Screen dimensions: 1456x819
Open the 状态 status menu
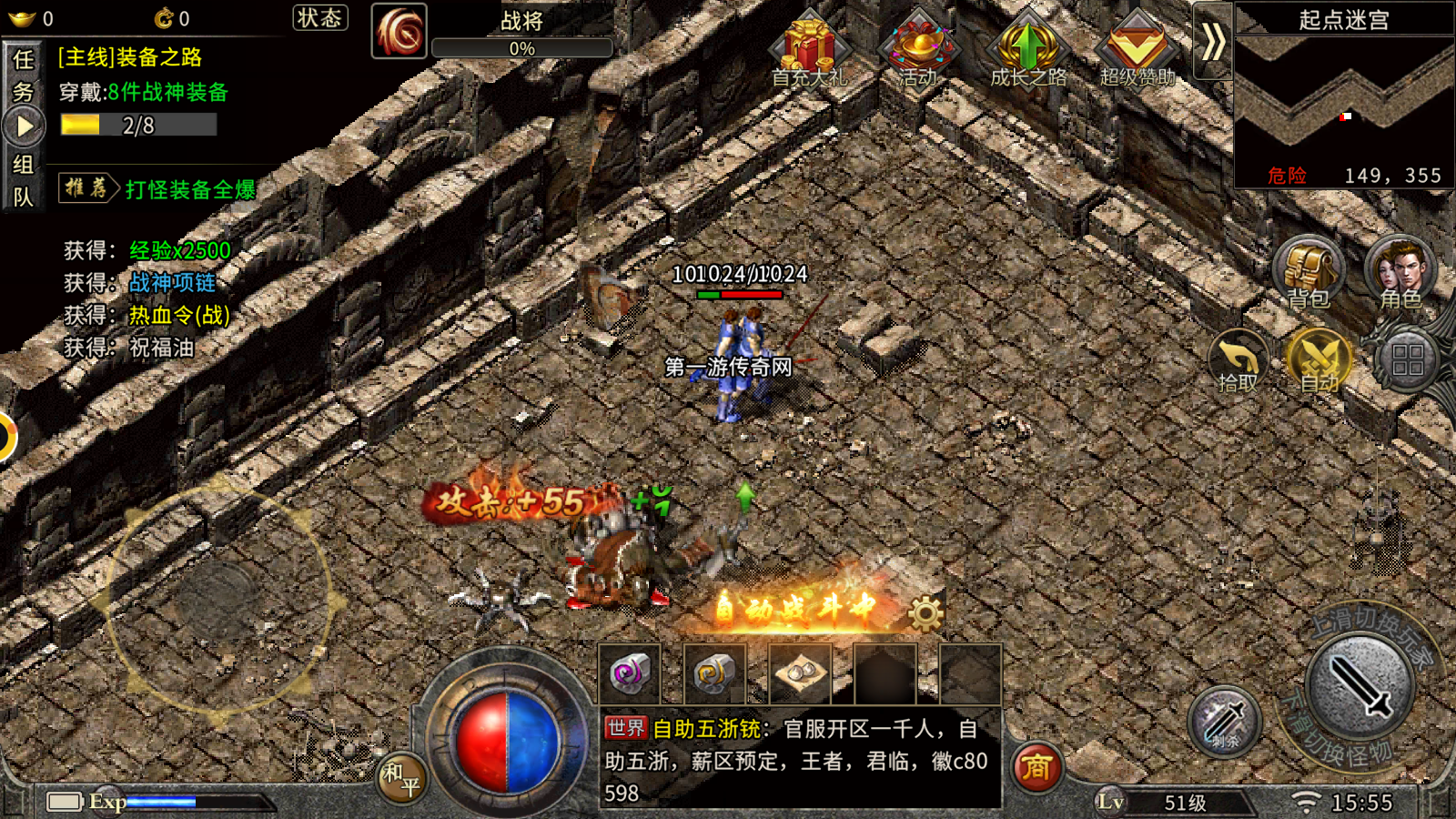(x=320, y=18)
